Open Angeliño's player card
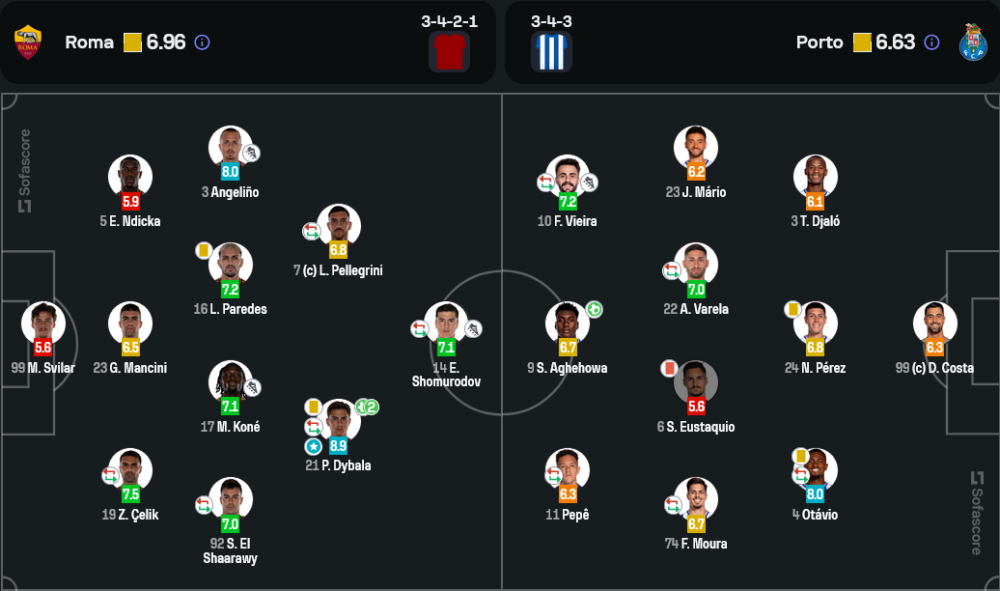The width and height of the screenshot is (1000, 591). (230, 147)
